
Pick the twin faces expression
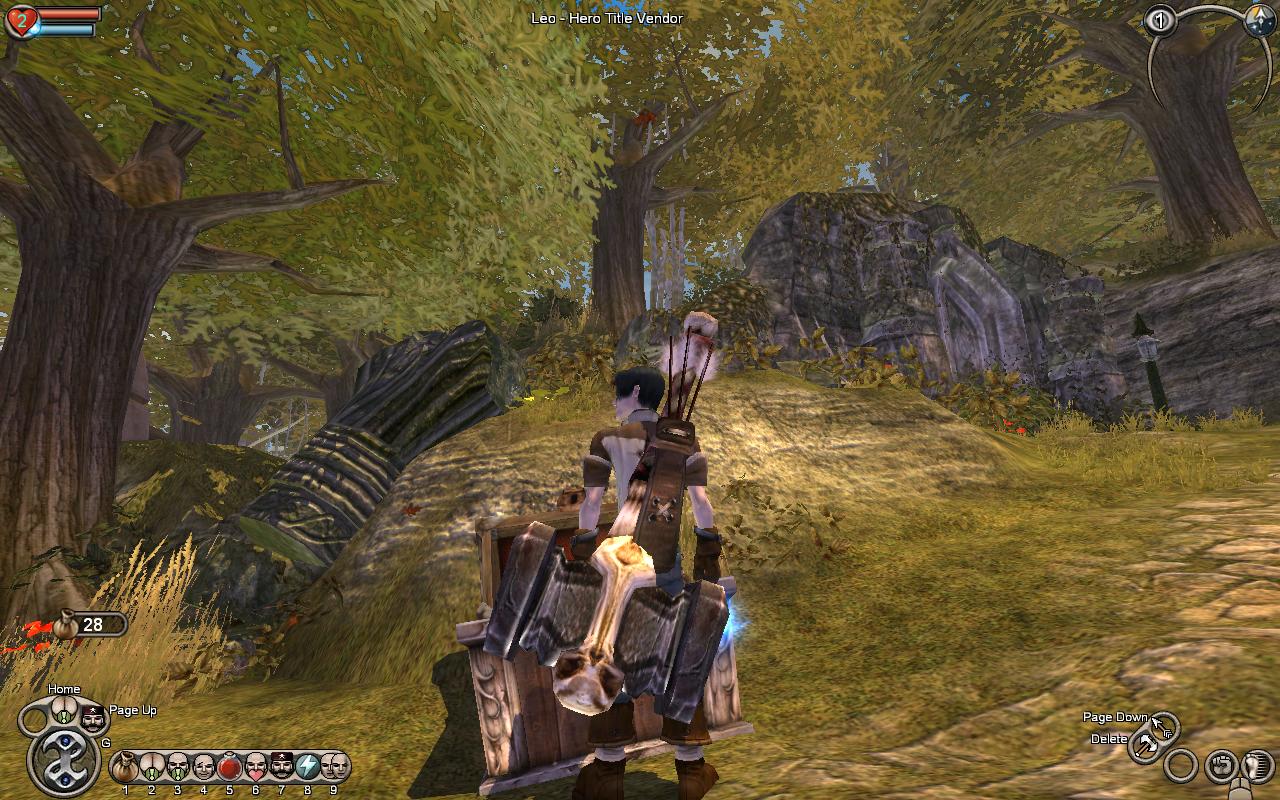coord(333,768)
